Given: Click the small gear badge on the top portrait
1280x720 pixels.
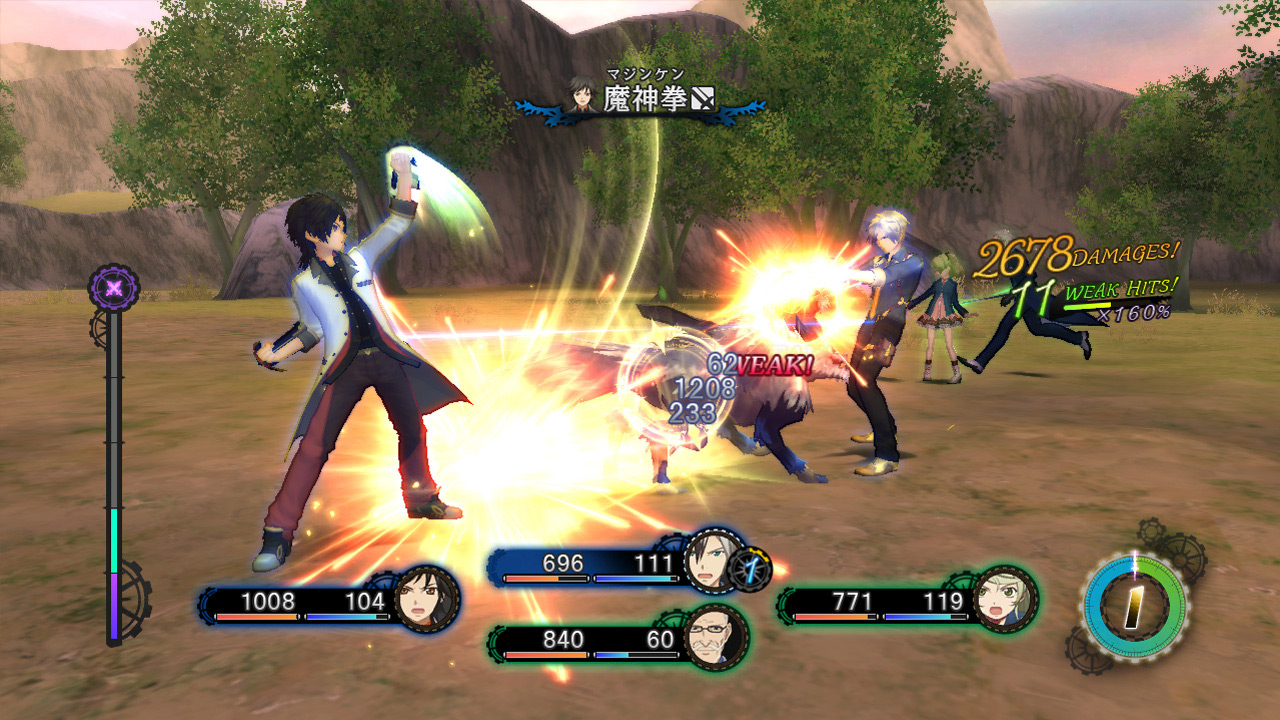Looking at the screenshot, I should click(751, 568).
